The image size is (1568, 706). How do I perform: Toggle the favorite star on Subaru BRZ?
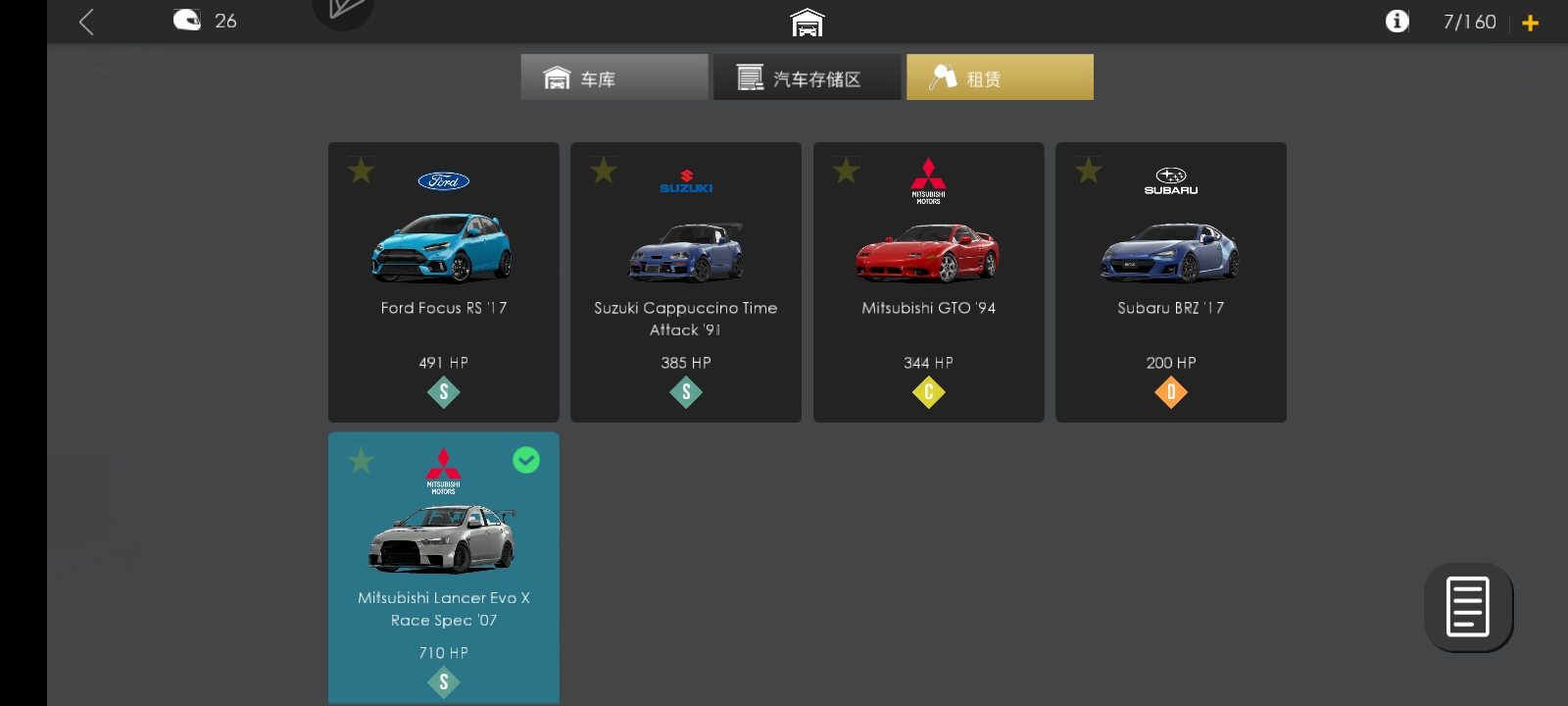click(1088, 171)
